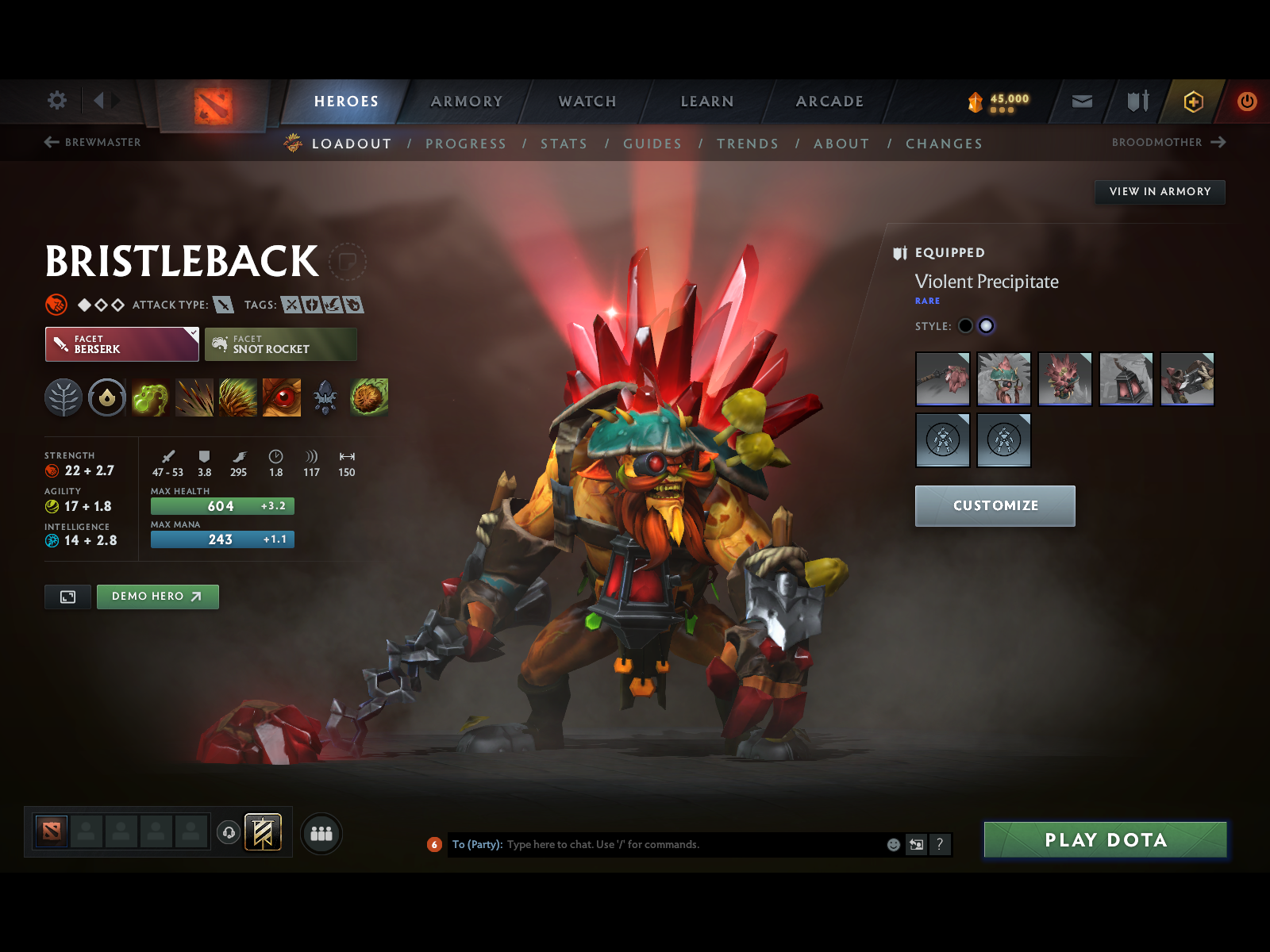
Task: Select the second style dot for Violent Precipitate
Action: 986,325
